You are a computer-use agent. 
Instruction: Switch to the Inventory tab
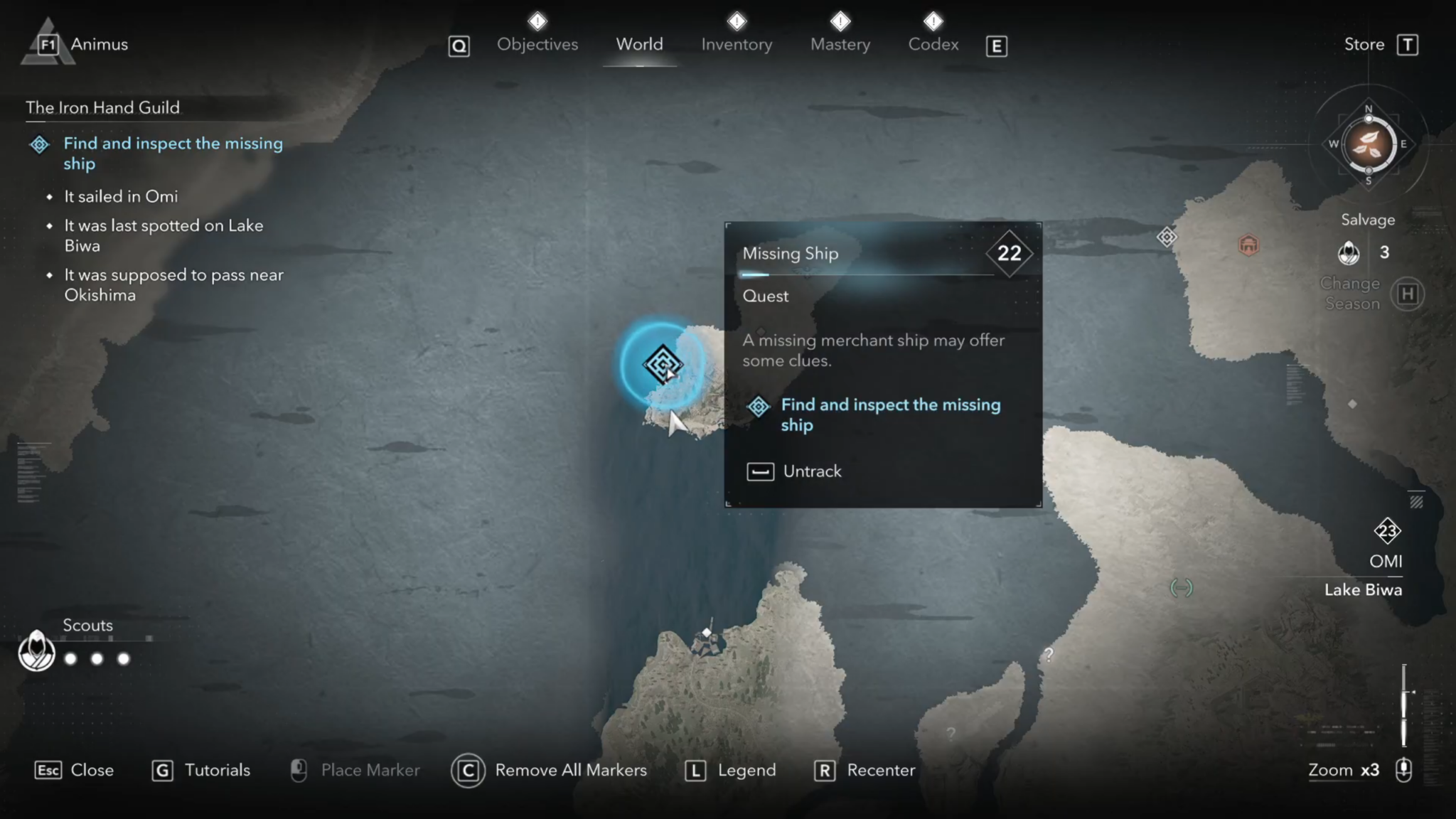(736, 44)
